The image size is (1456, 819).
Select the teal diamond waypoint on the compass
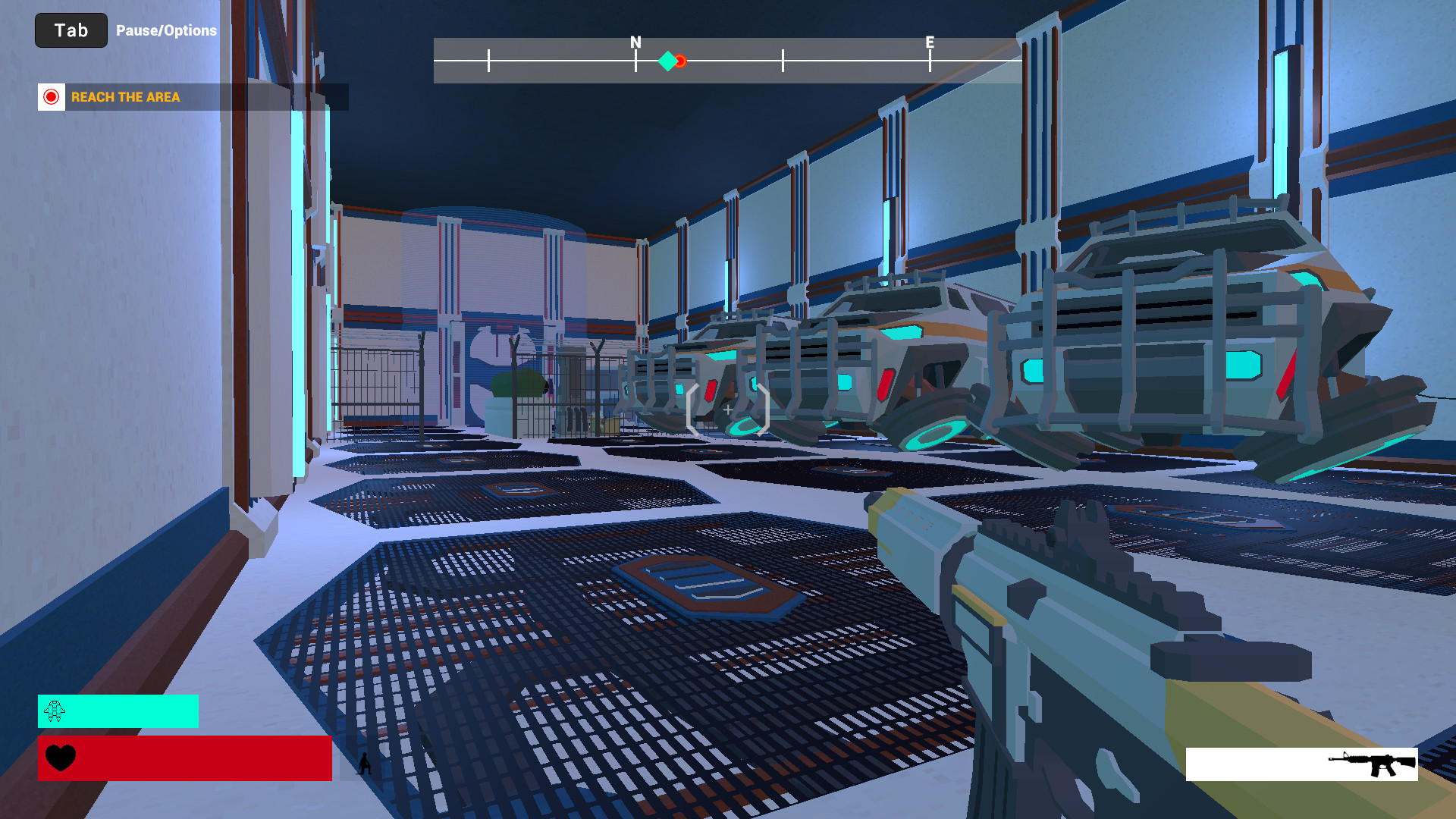[x=668, y=61]
